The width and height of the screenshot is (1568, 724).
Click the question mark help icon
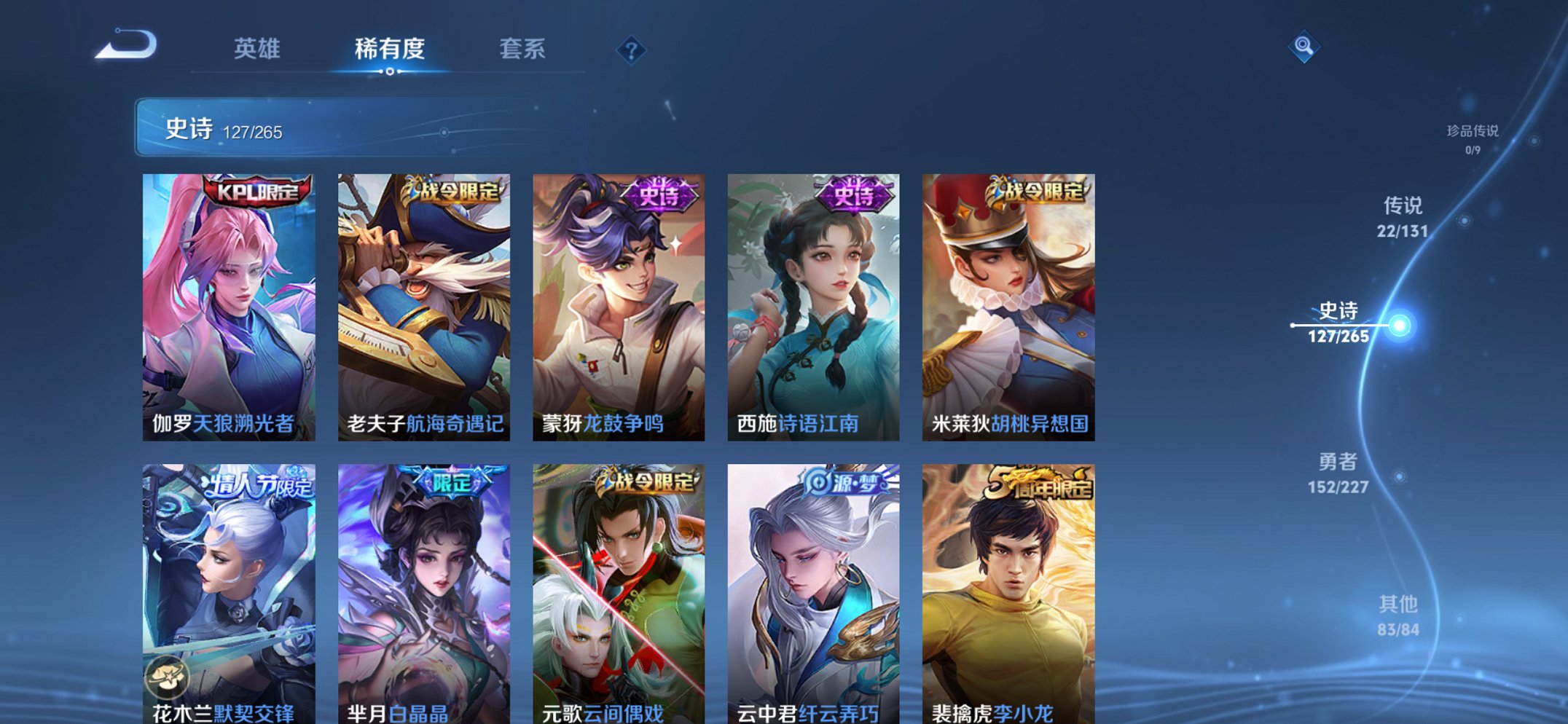[x=632, y=50]
